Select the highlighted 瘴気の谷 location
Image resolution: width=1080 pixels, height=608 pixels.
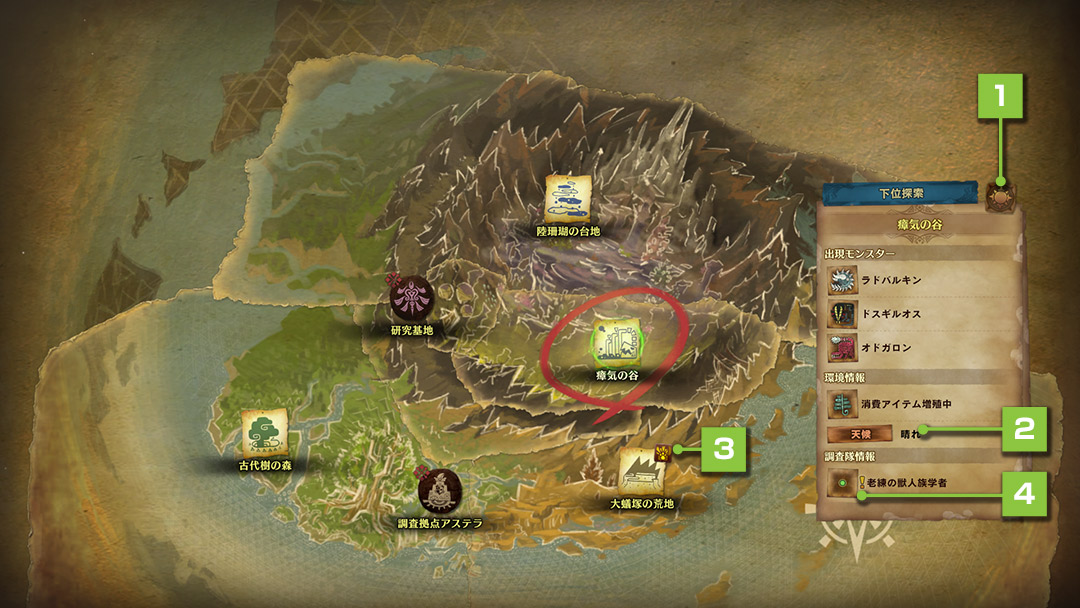[616, 341]
